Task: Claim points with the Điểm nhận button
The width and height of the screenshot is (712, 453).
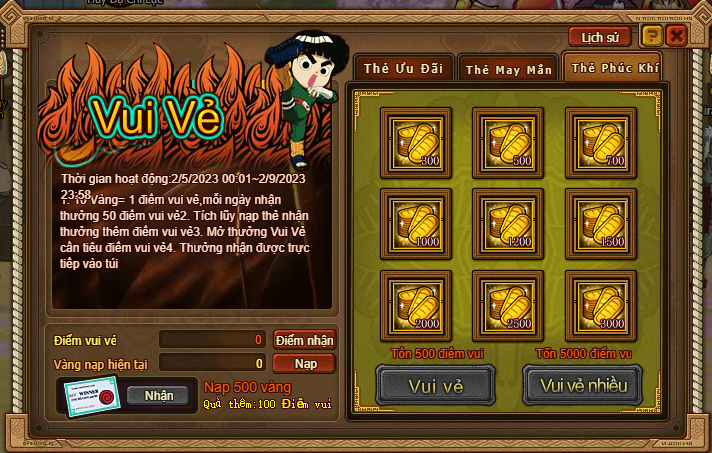Action: [x=304, y=340]
